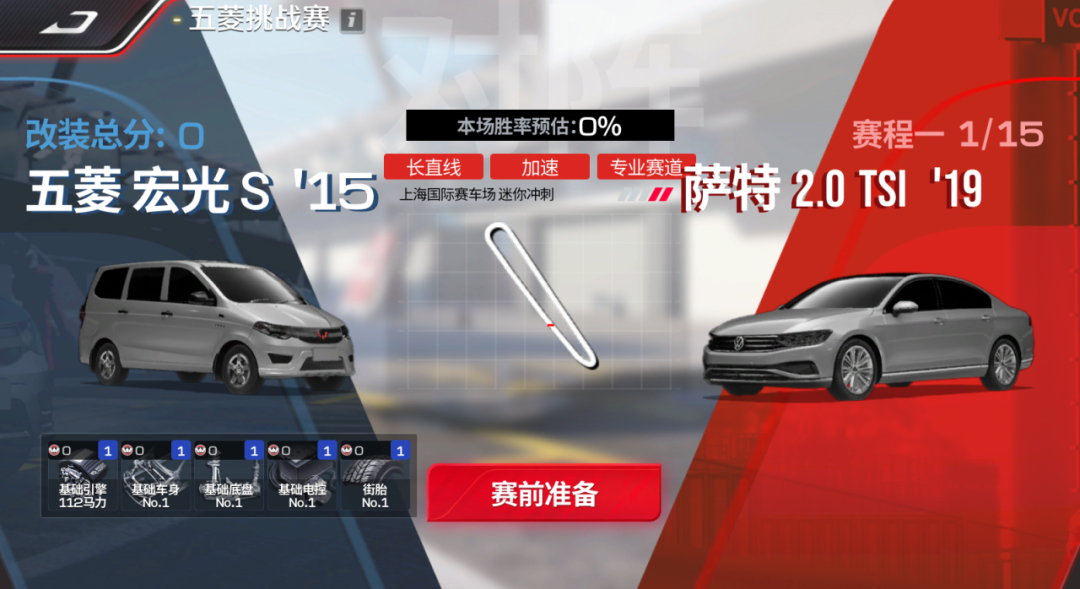Select the 基础引擎 112马力 part slot
Screen dimensions: 1080x589
tap(83, 477)
